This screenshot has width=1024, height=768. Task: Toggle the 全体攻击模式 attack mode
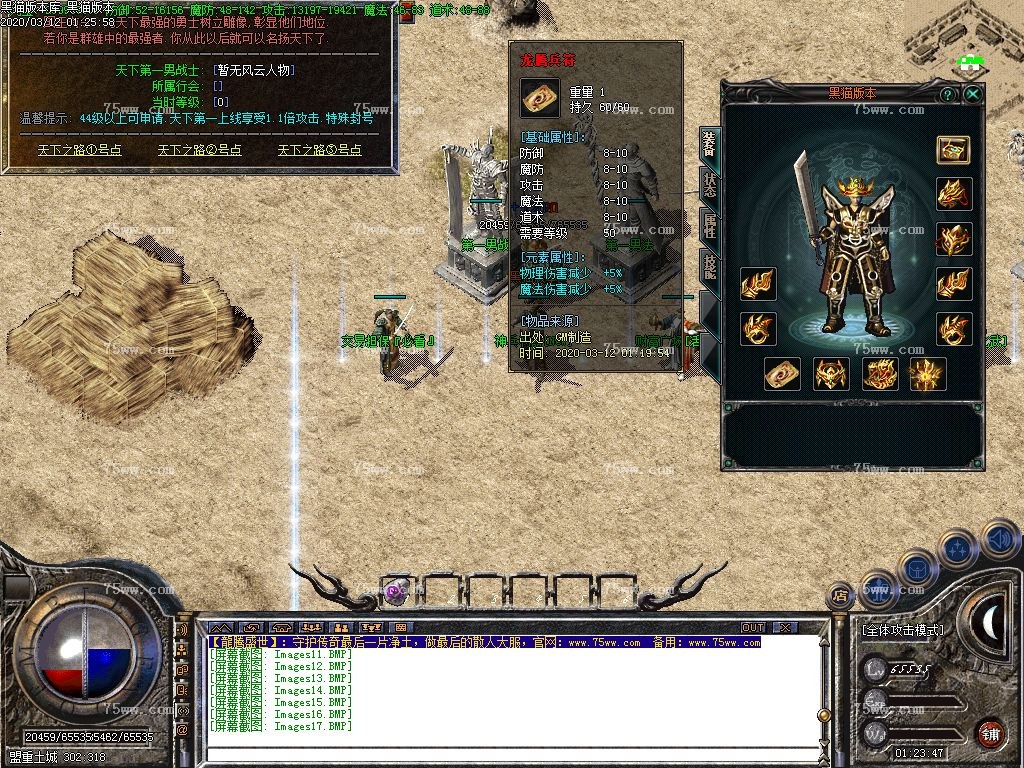click(902, 630)
